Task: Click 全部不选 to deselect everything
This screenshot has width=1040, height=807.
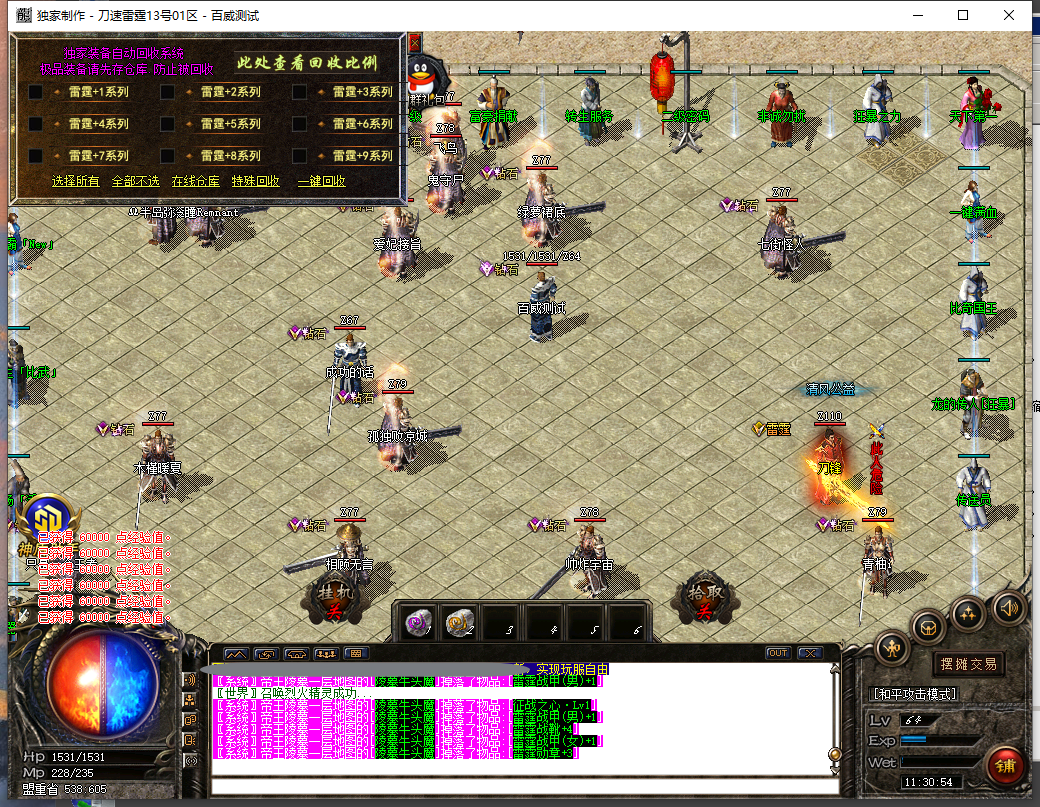Action: (135, 181)
